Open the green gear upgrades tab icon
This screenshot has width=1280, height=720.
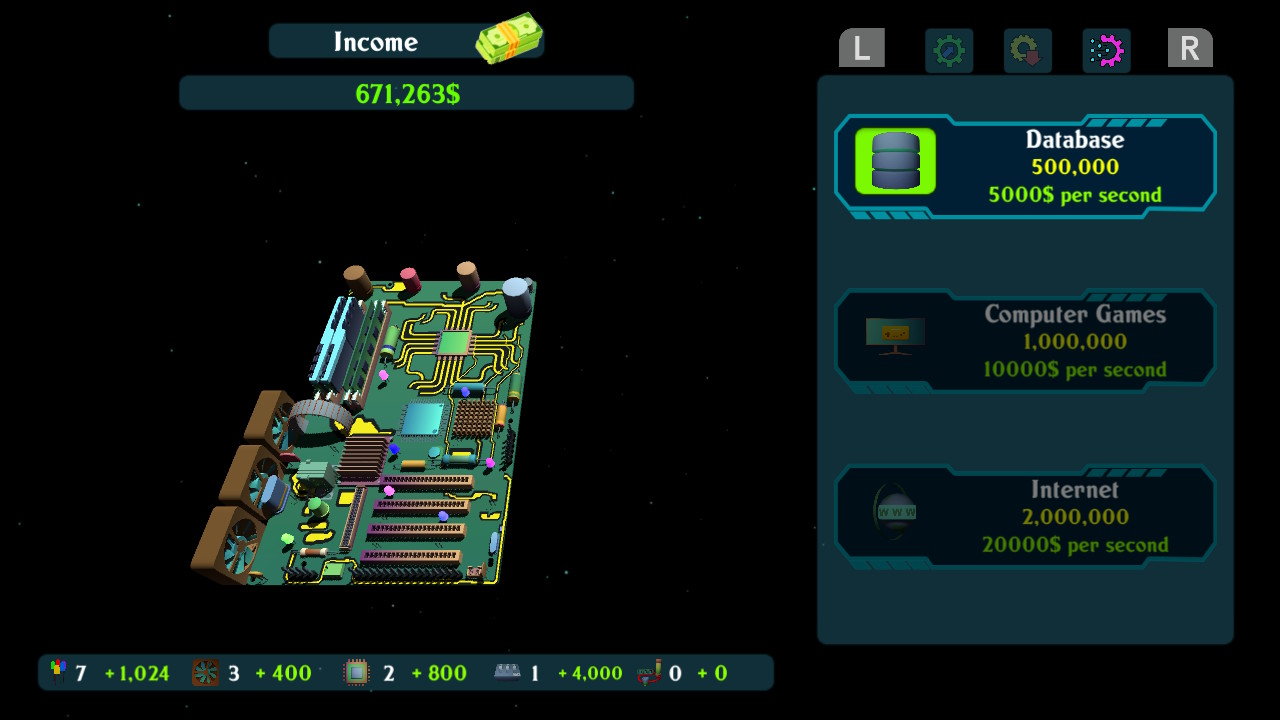[x=948, y=50]
